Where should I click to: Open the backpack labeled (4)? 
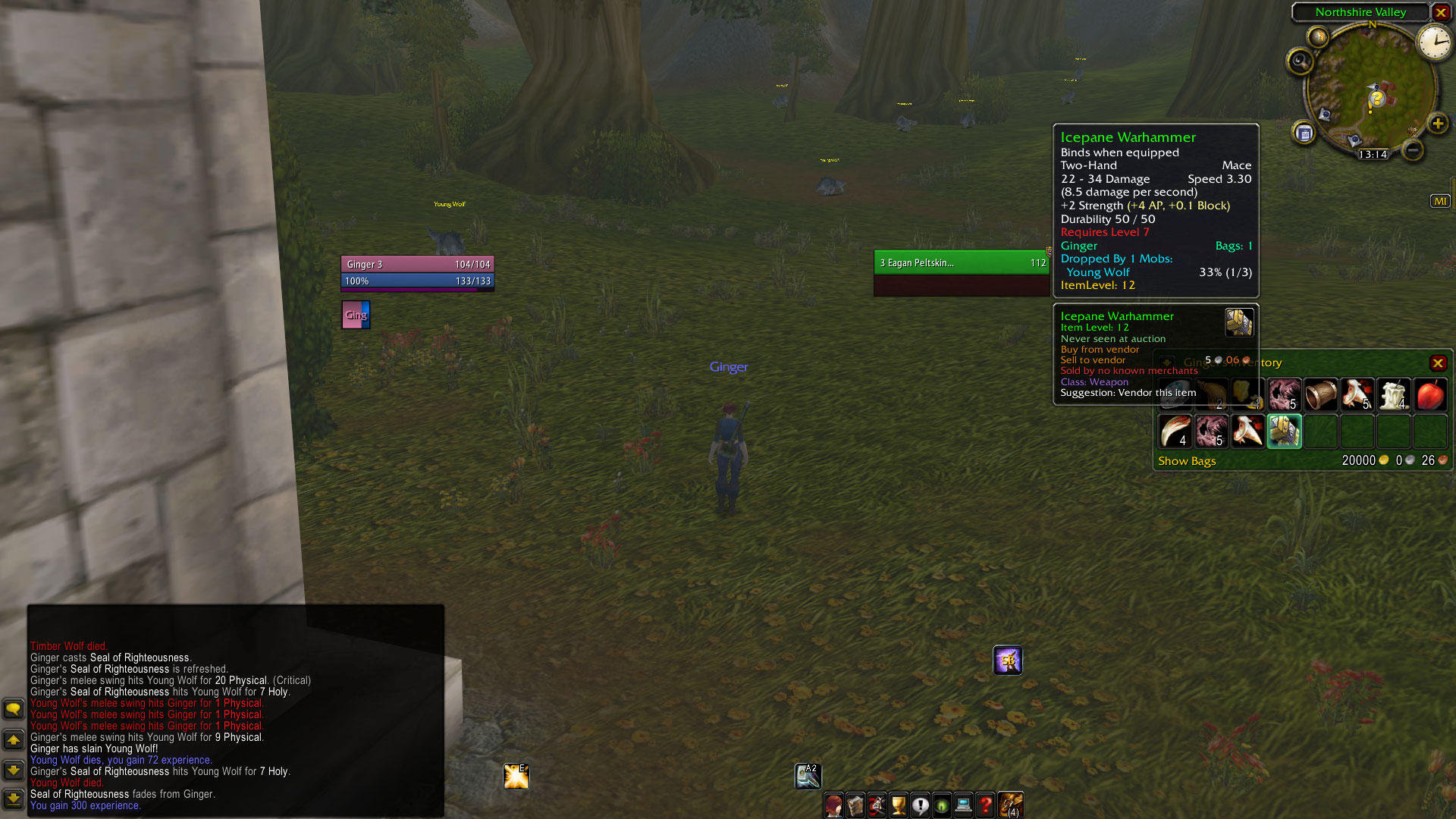pyautogui.click(x=1010, y=805)
